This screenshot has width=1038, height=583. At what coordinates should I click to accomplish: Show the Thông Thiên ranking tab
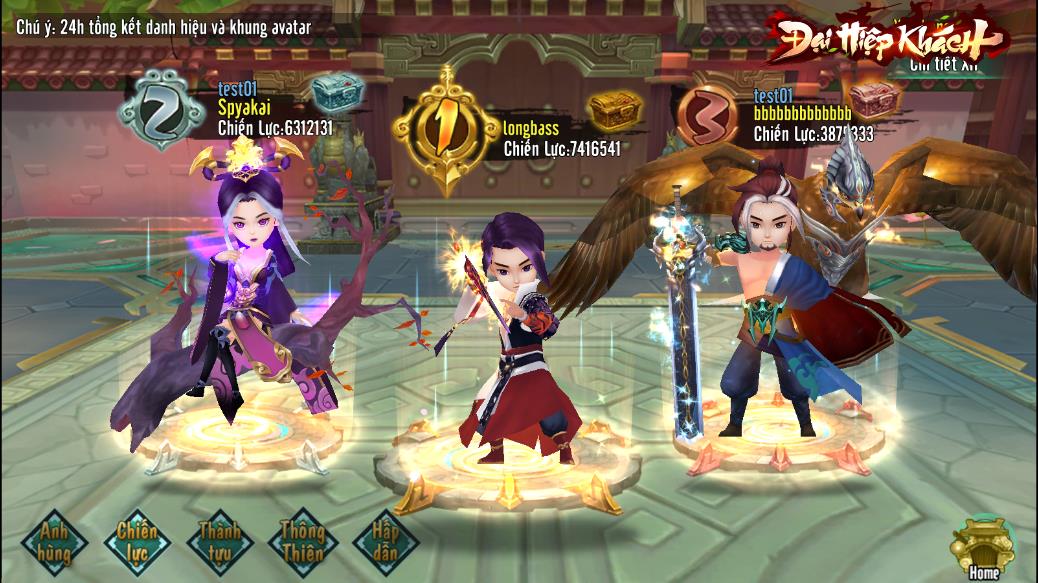302,541
